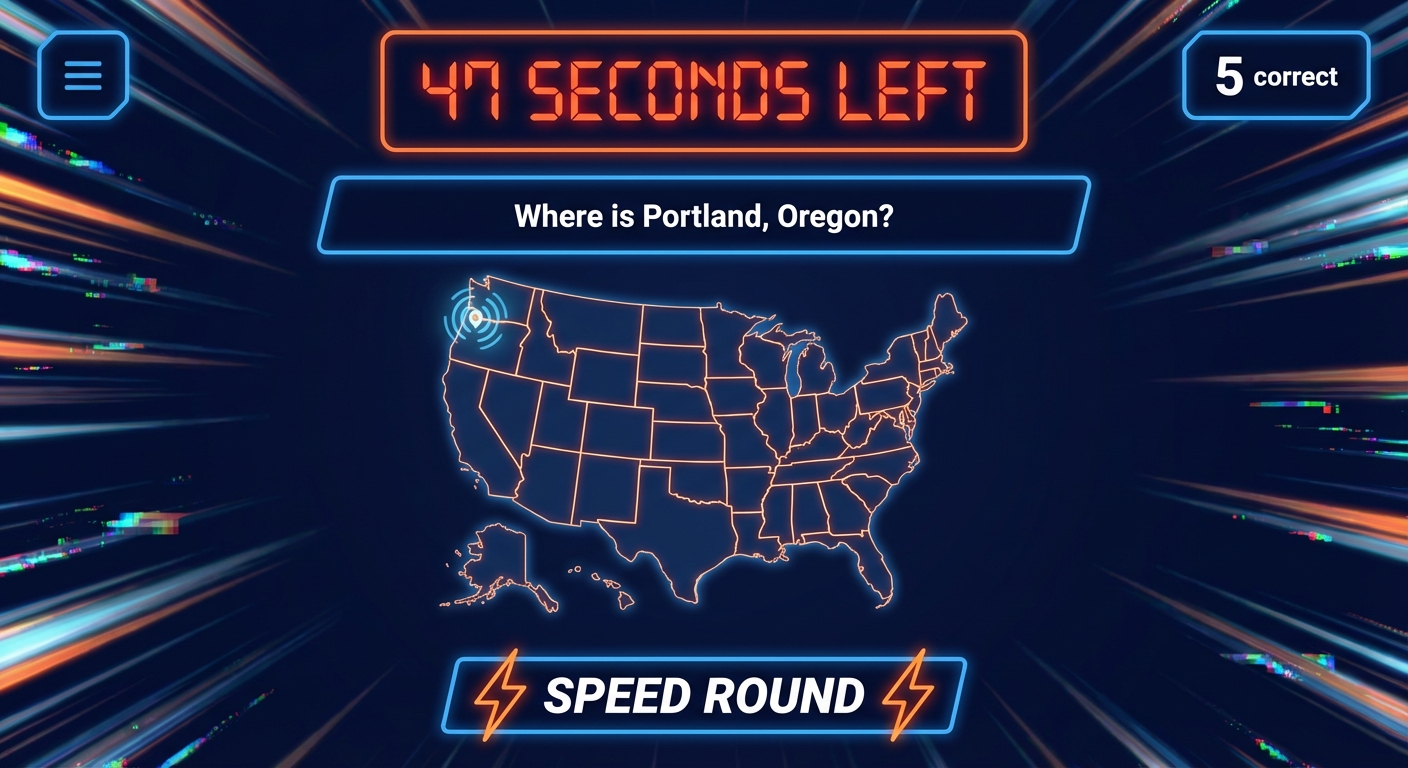Click the Portland, Oregon question banner

click(x=704, y=214)
